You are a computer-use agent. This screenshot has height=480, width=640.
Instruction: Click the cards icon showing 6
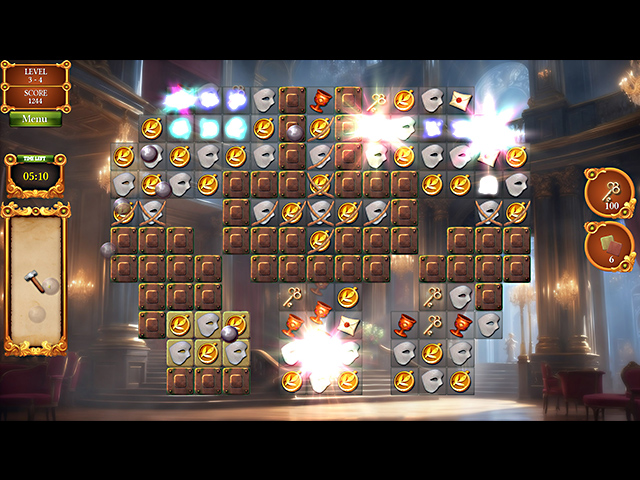(608, 246)
